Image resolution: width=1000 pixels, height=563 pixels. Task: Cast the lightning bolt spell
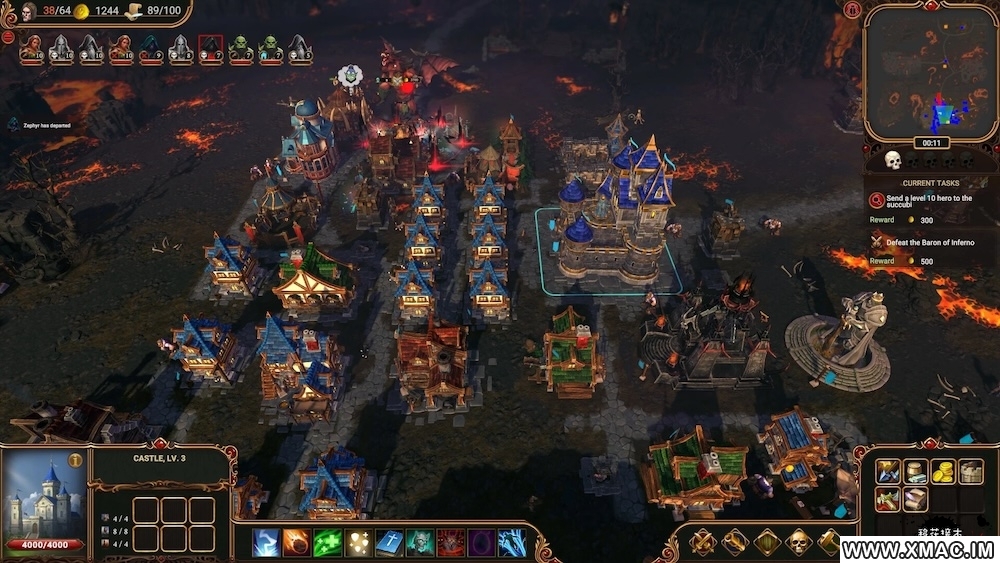pos(265,542)
